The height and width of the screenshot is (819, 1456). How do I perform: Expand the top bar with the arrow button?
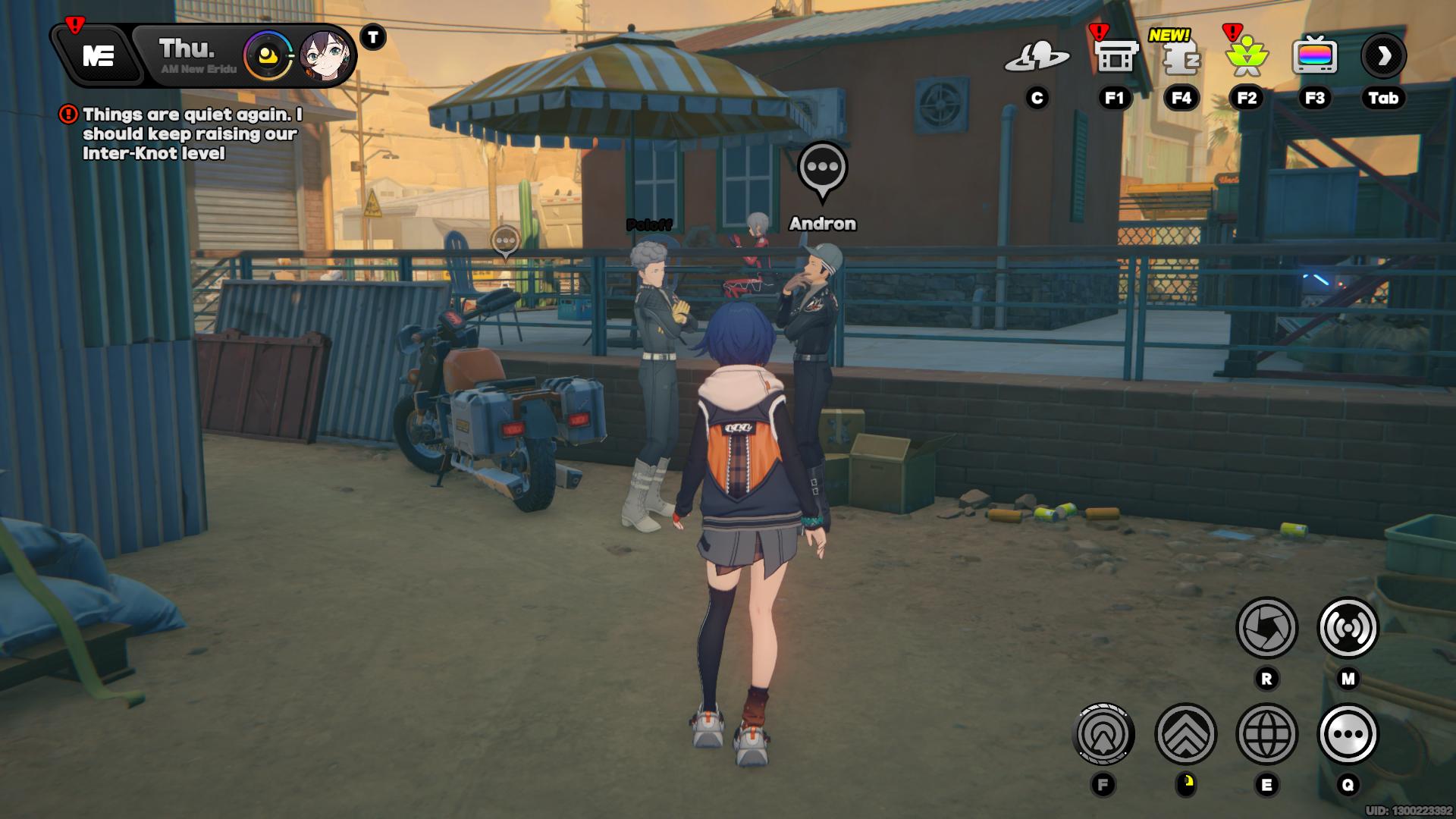point(1383,56)
